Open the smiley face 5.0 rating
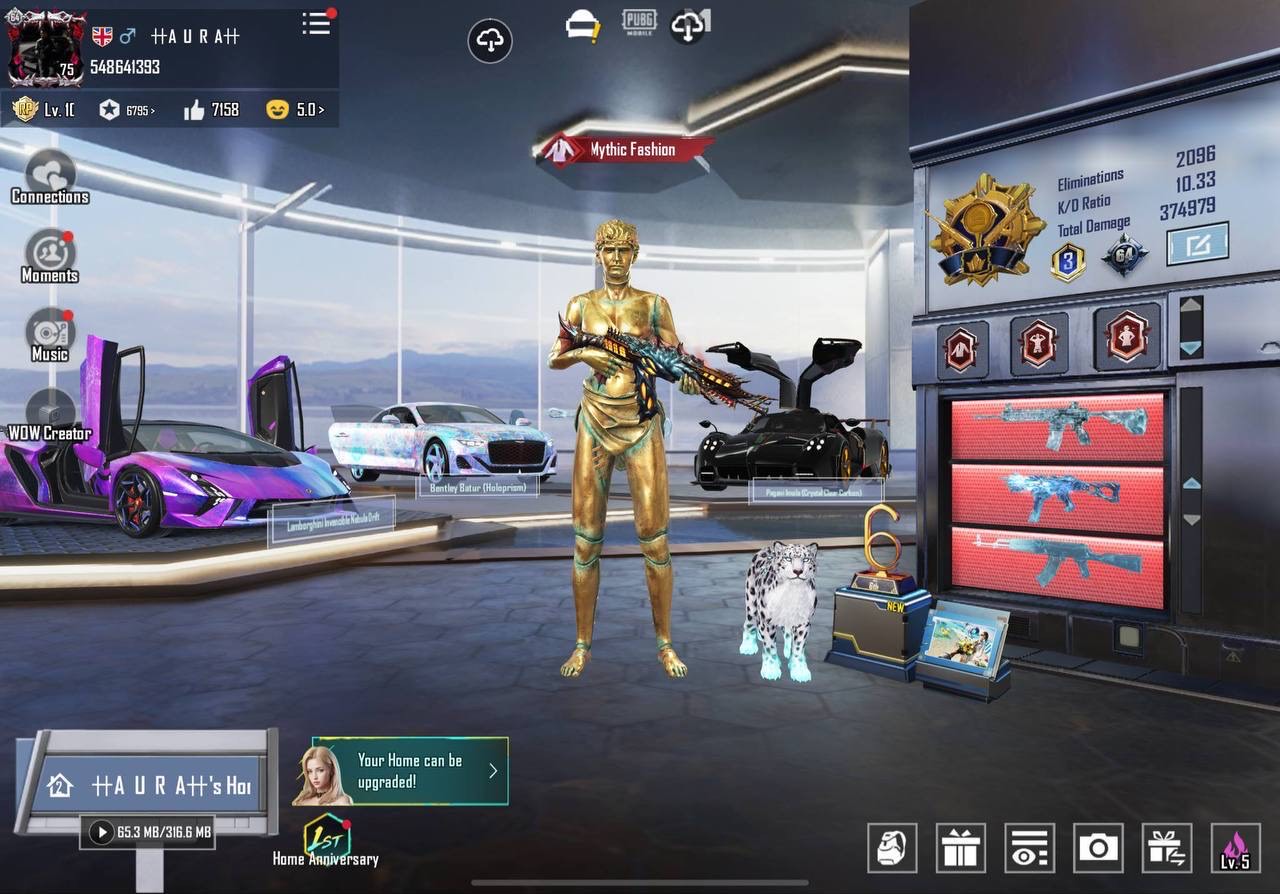 tap(295, 110)
